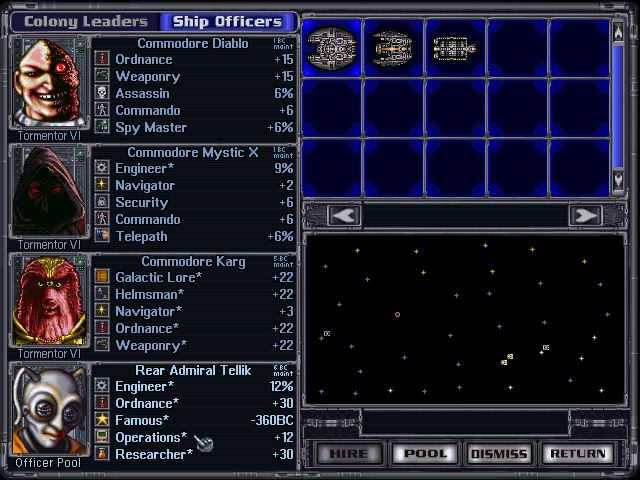Image resolution: width=640 pixels, height=480 pixels.
Task: Select the first ship in the grid
Action: (x=331, y=46)
